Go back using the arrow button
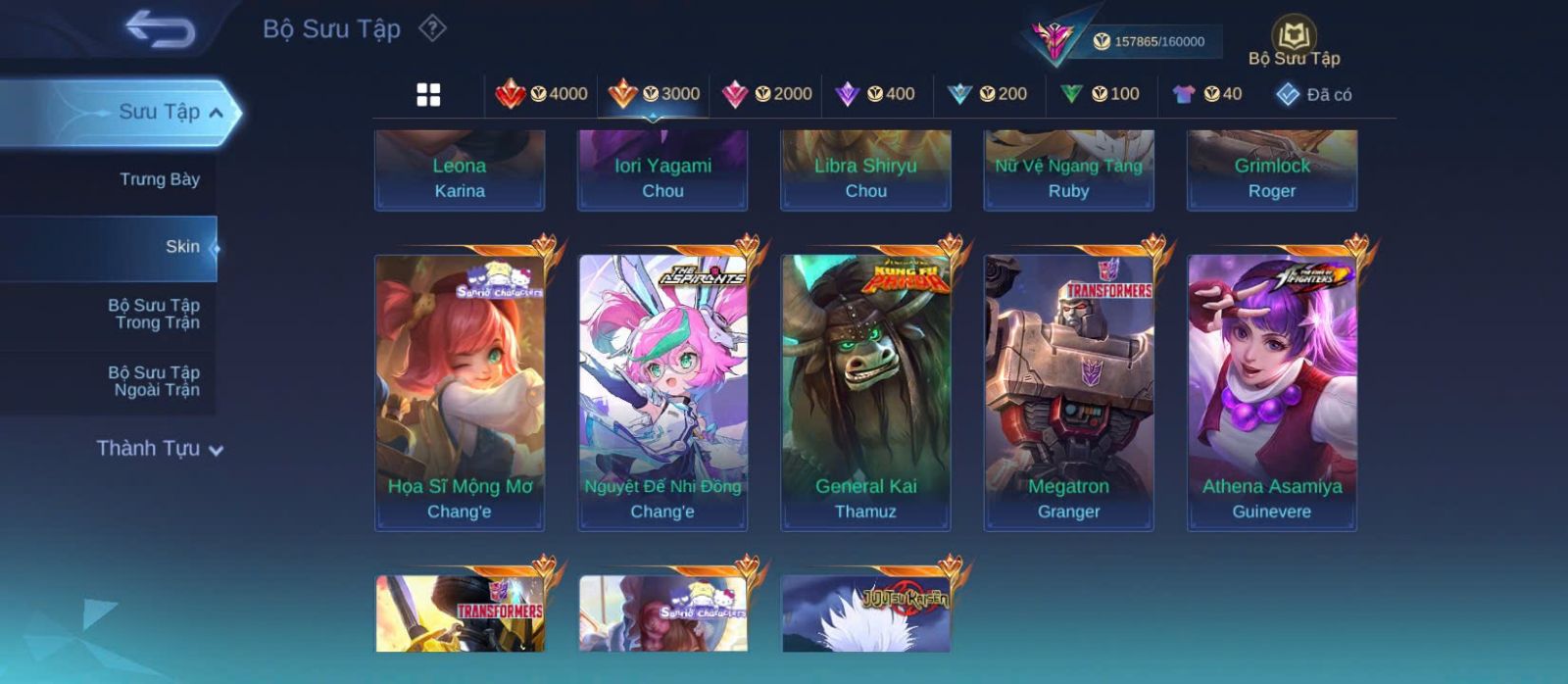 coord(160,29)
